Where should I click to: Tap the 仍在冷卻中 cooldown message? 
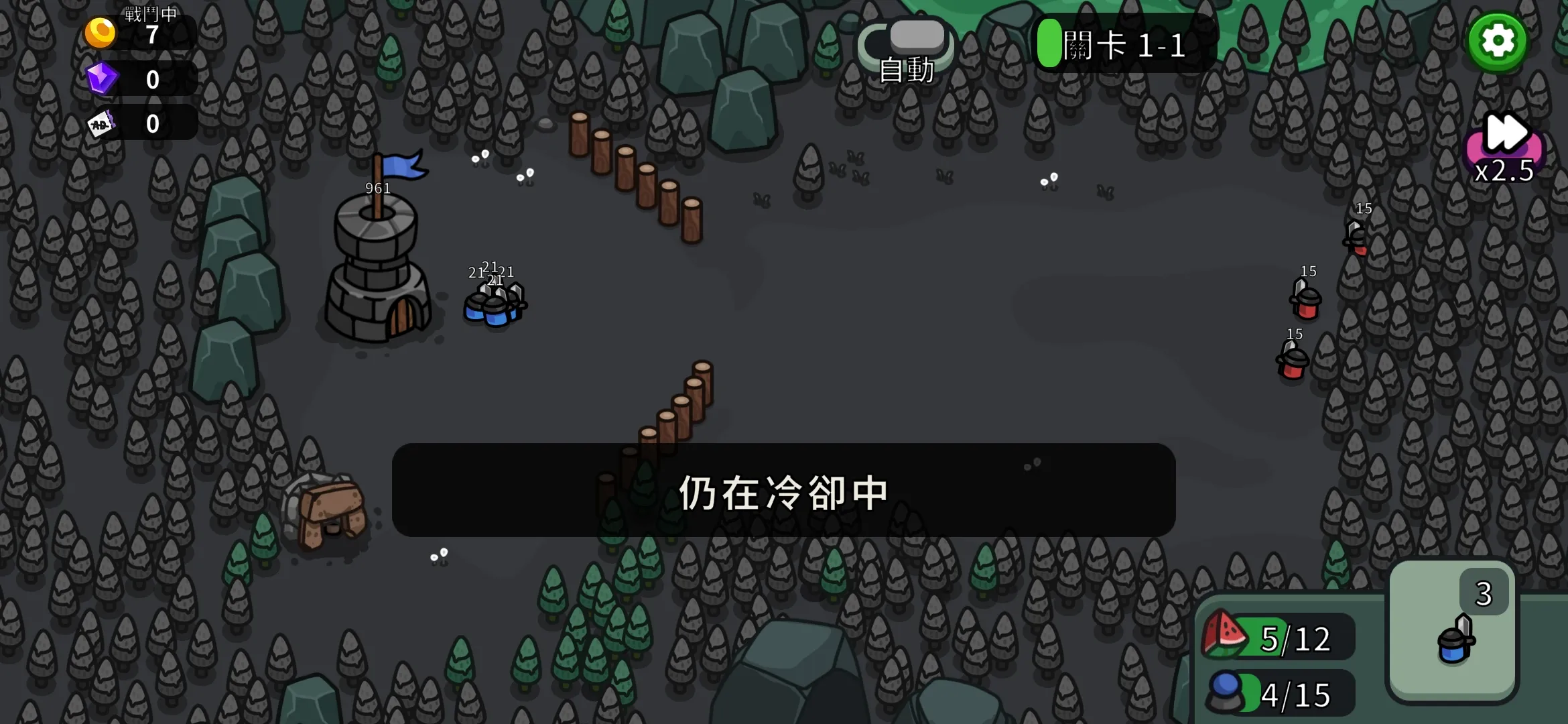(x=783, y=490)
